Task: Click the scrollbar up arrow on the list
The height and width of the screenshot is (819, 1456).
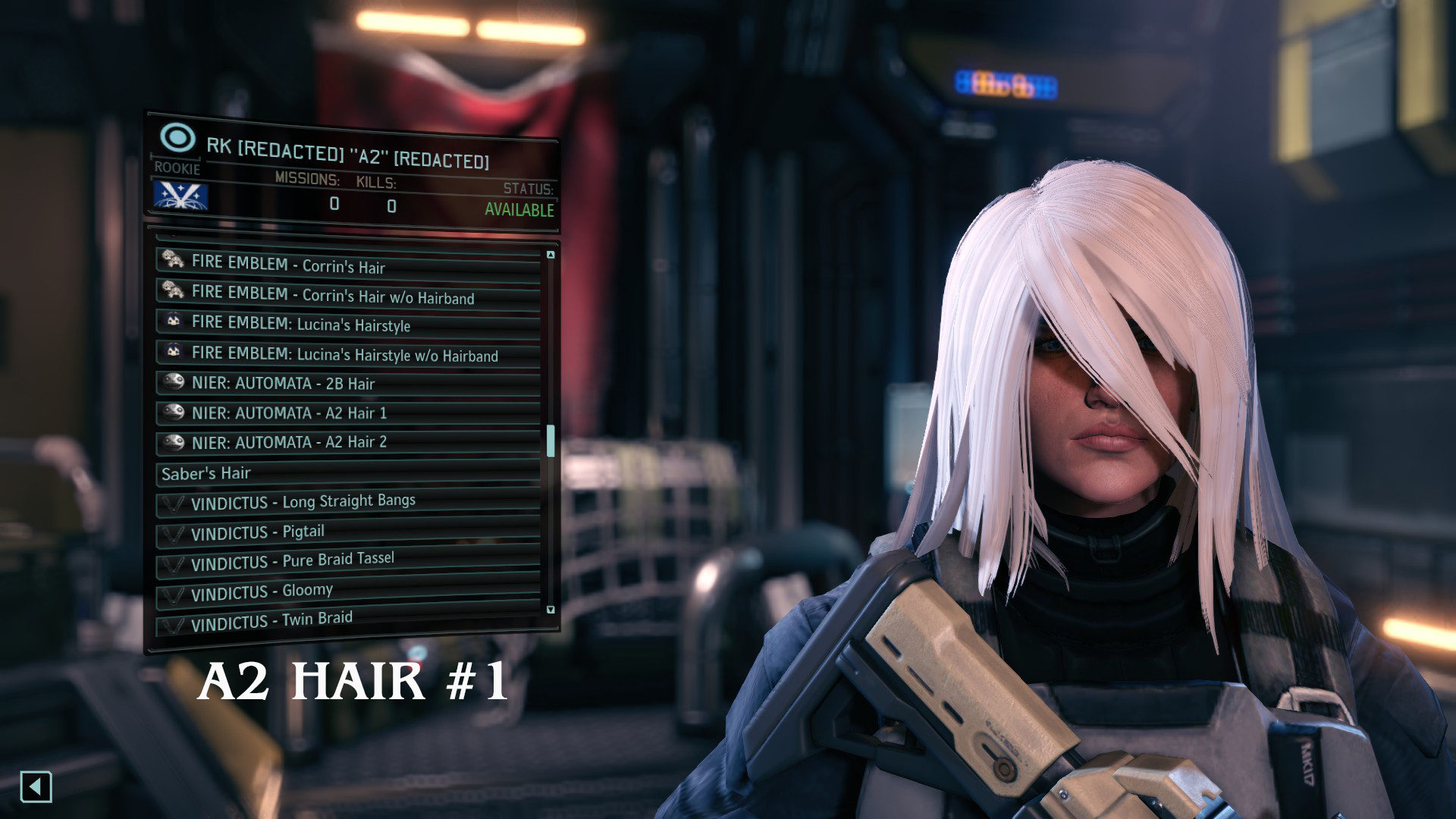Action: coord(549,253)
